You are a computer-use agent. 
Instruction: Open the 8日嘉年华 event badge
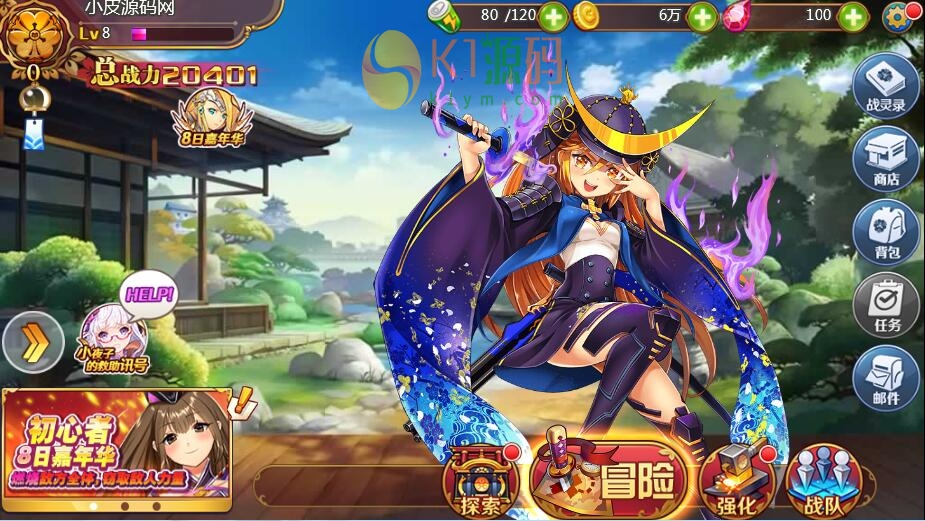pyautogui.click(x=209, y=118)
